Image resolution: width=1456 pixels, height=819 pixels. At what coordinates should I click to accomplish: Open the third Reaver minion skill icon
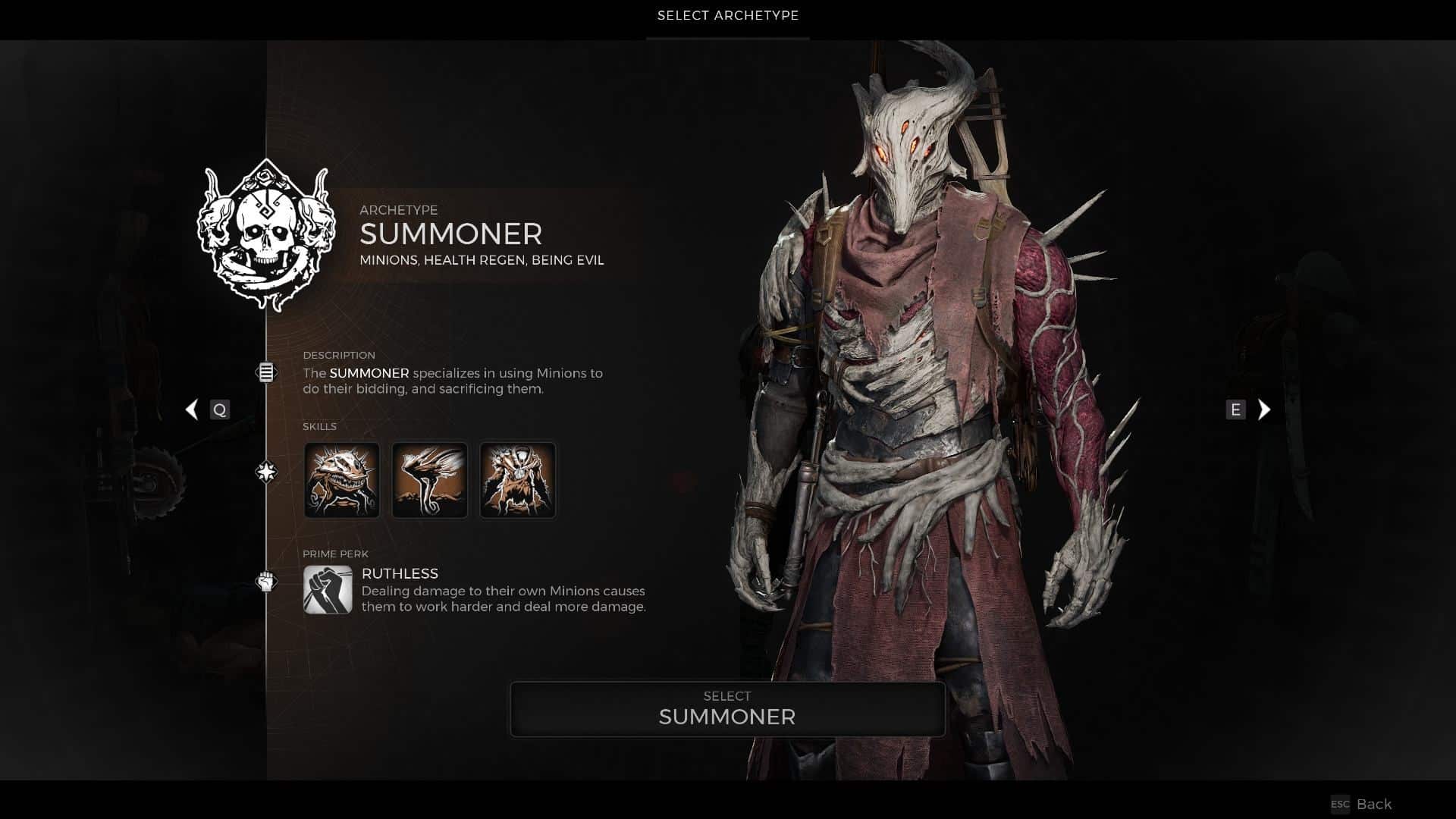tap(517, 479)
